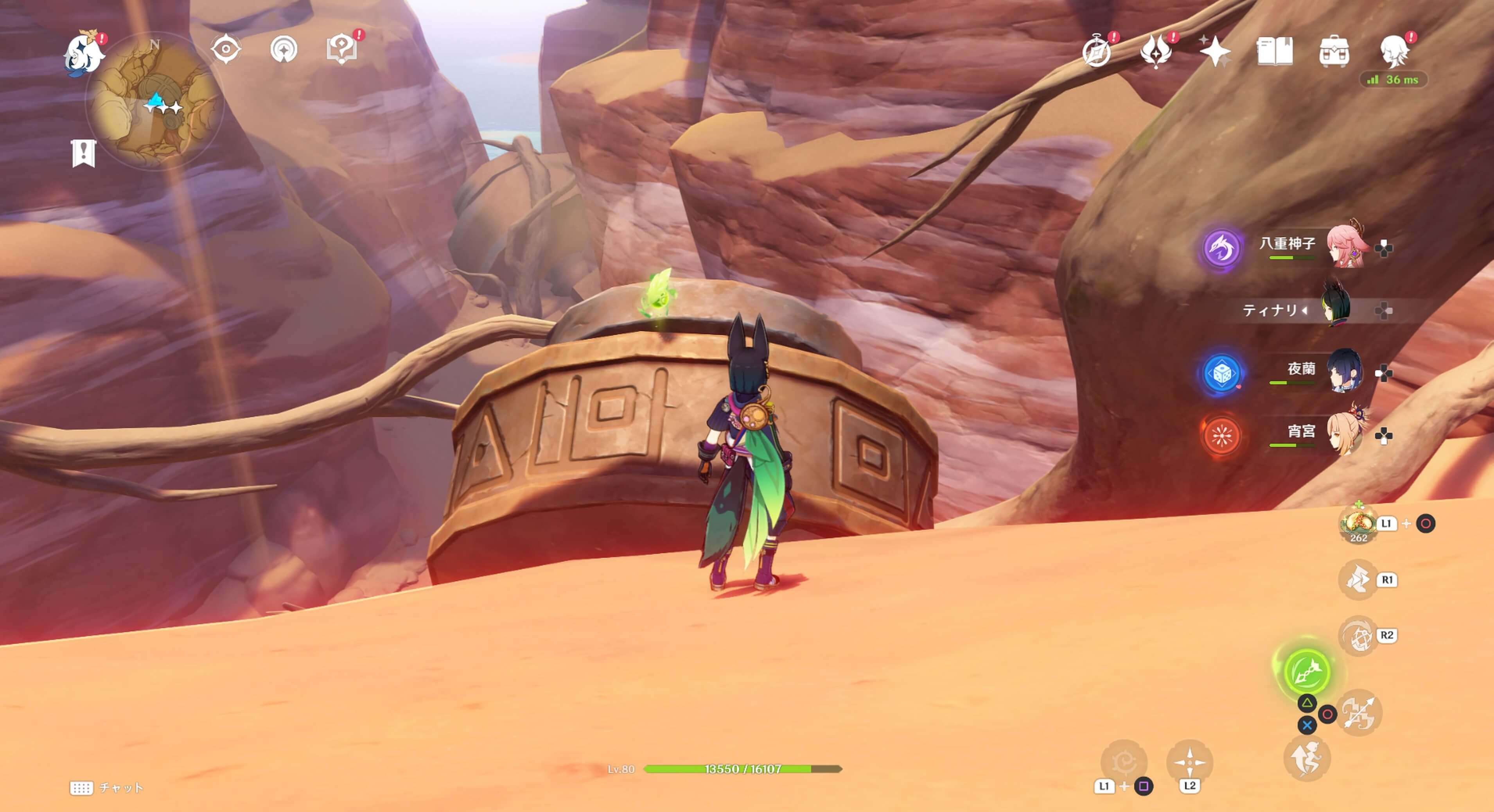Screen dimensions: 1494x812
Task: Open the チャット chat box
Action: pyautogui.click(x=107, y=788)
